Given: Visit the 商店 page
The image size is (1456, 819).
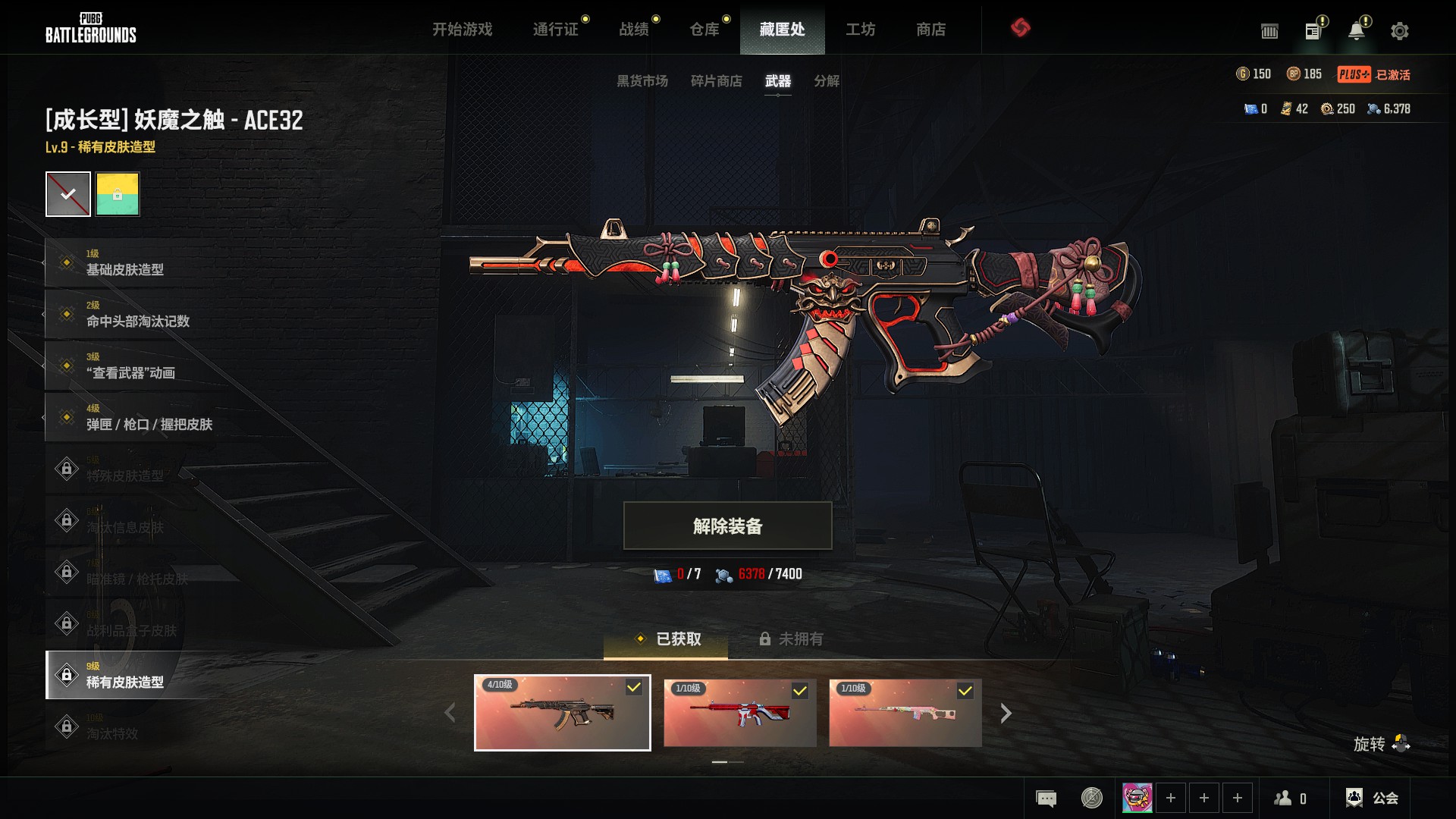Looking at the screenshot, I should (930, 30).
